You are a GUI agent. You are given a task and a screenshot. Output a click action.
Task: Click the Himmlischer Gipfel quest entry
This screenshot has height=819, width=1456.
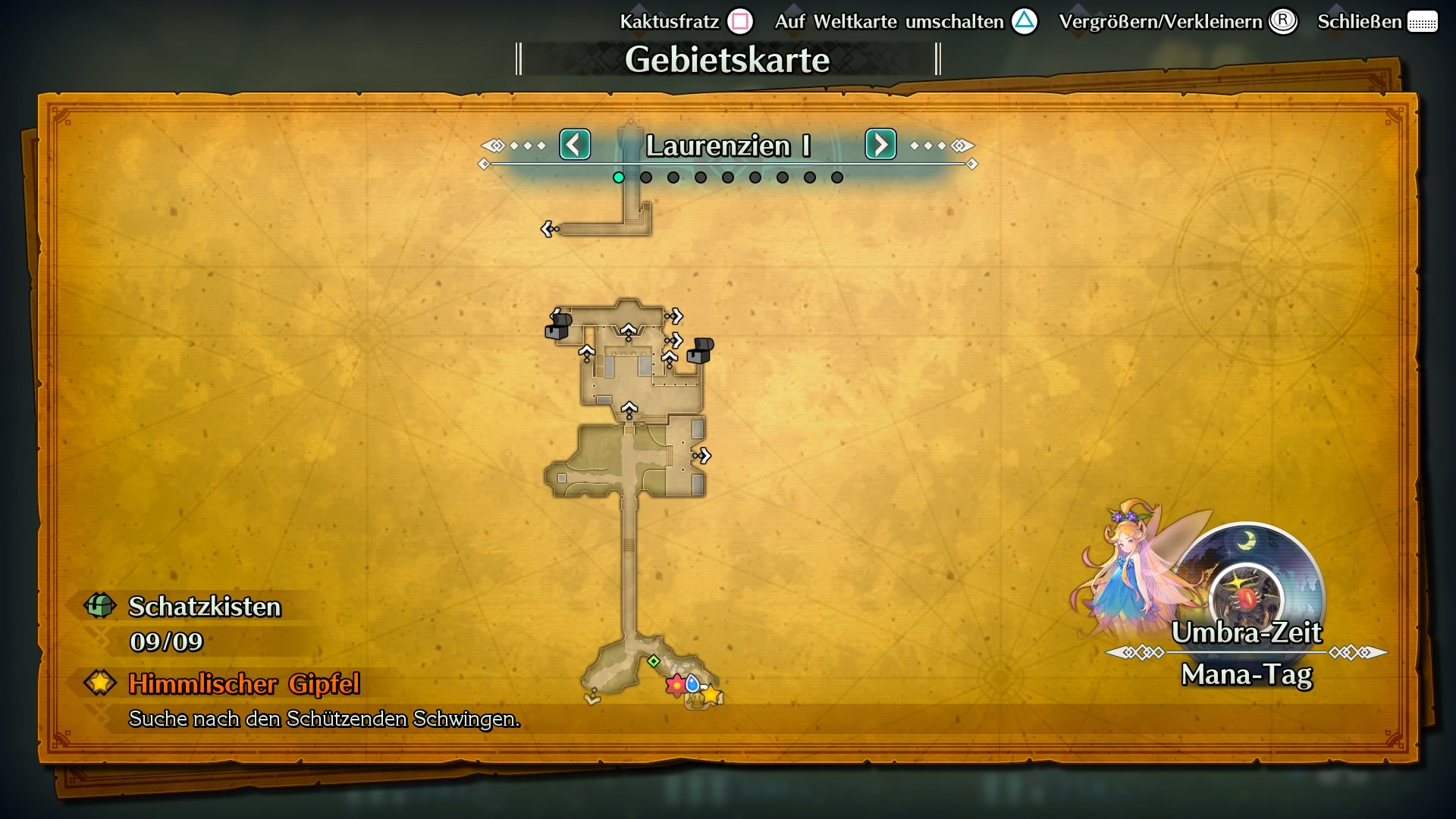click(x=244, y=685)
